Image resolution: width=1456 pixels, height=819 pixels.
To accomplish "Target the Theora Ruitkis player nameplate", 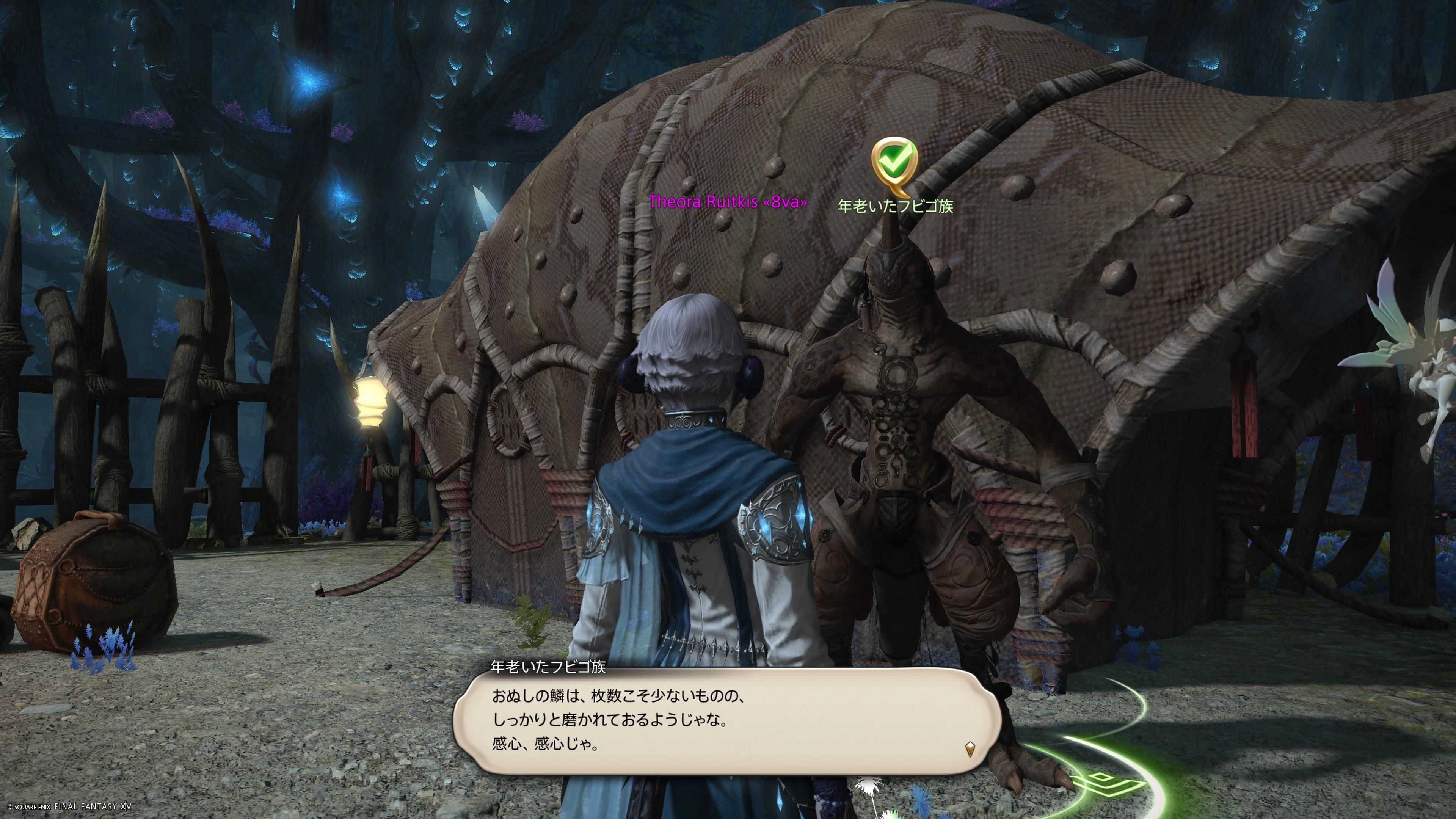I will coord(728,202).
